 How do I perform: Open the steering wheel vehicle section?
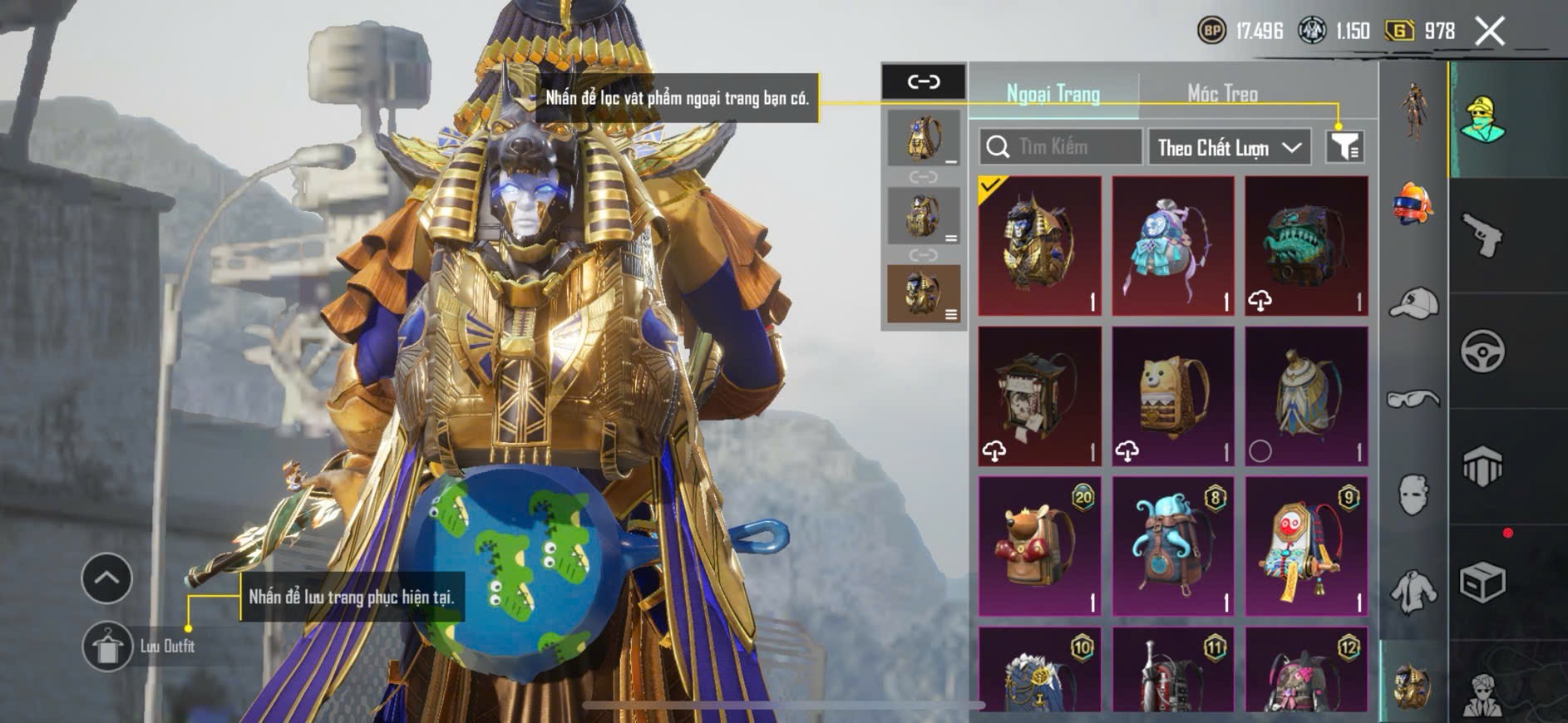point(1482,351)
